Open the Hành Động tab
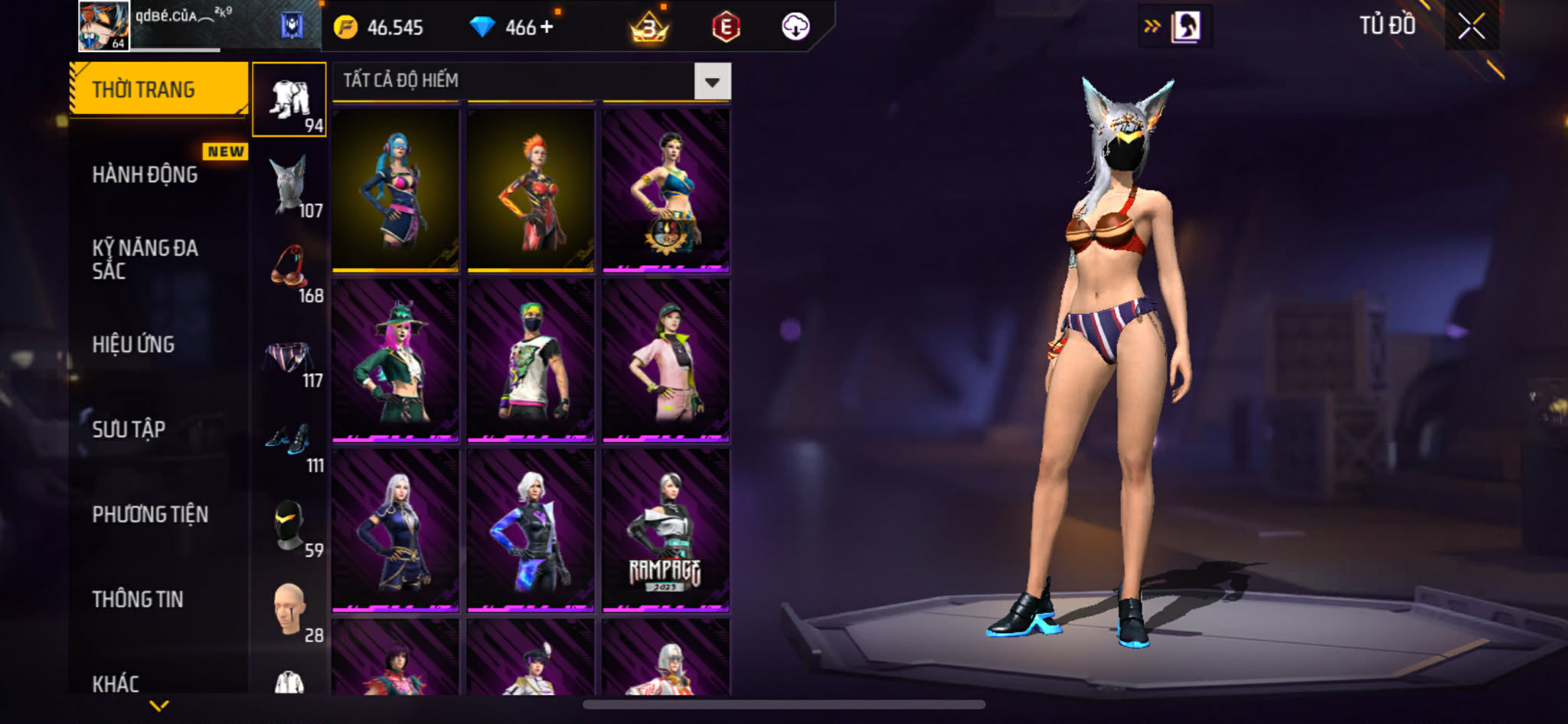The height and width of the screenshot is (724, 1568). pyautogui.click(x=145, y=174)
